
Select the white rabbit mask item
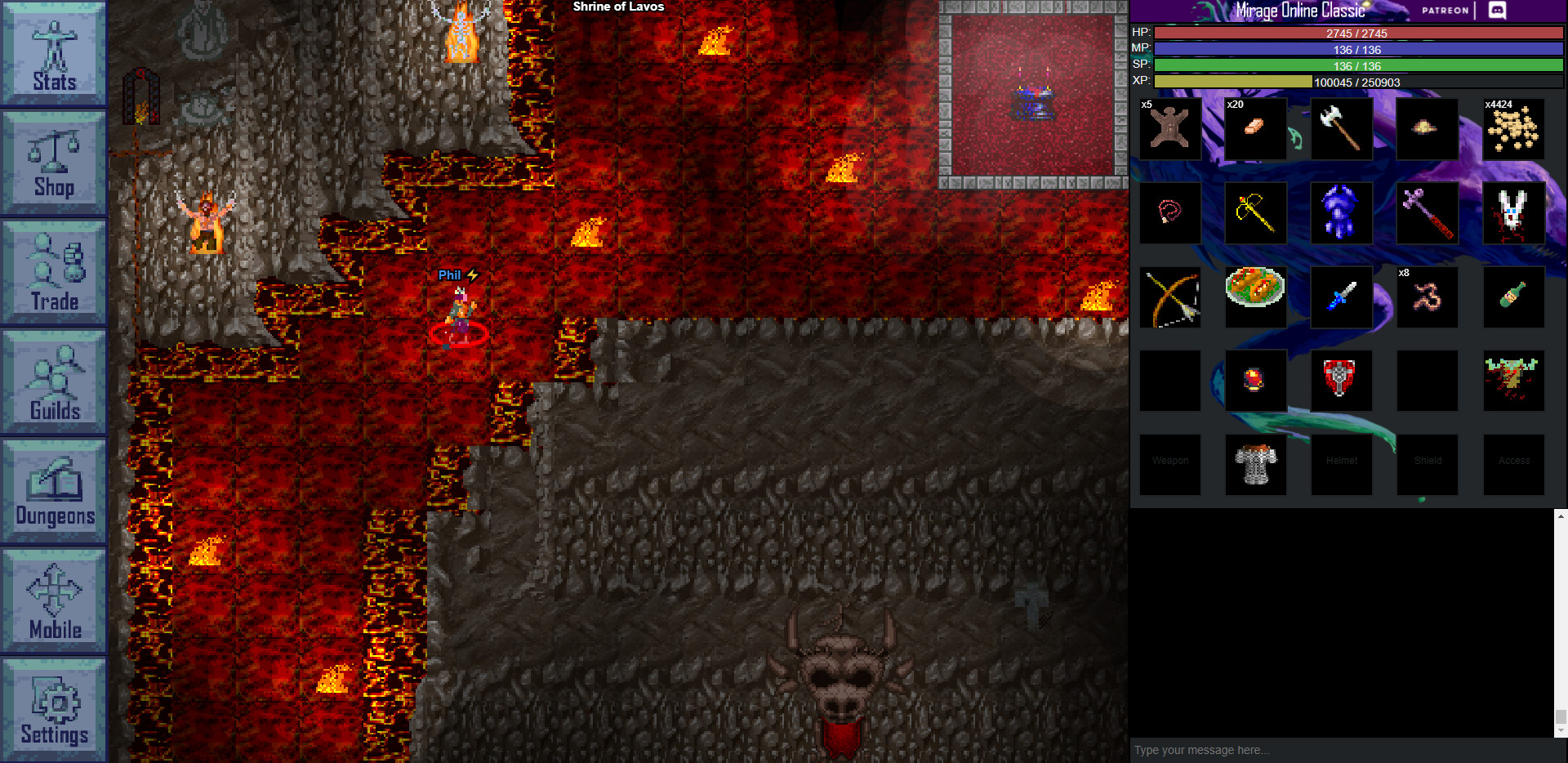pyautogui.click(x=1512, y=213)
